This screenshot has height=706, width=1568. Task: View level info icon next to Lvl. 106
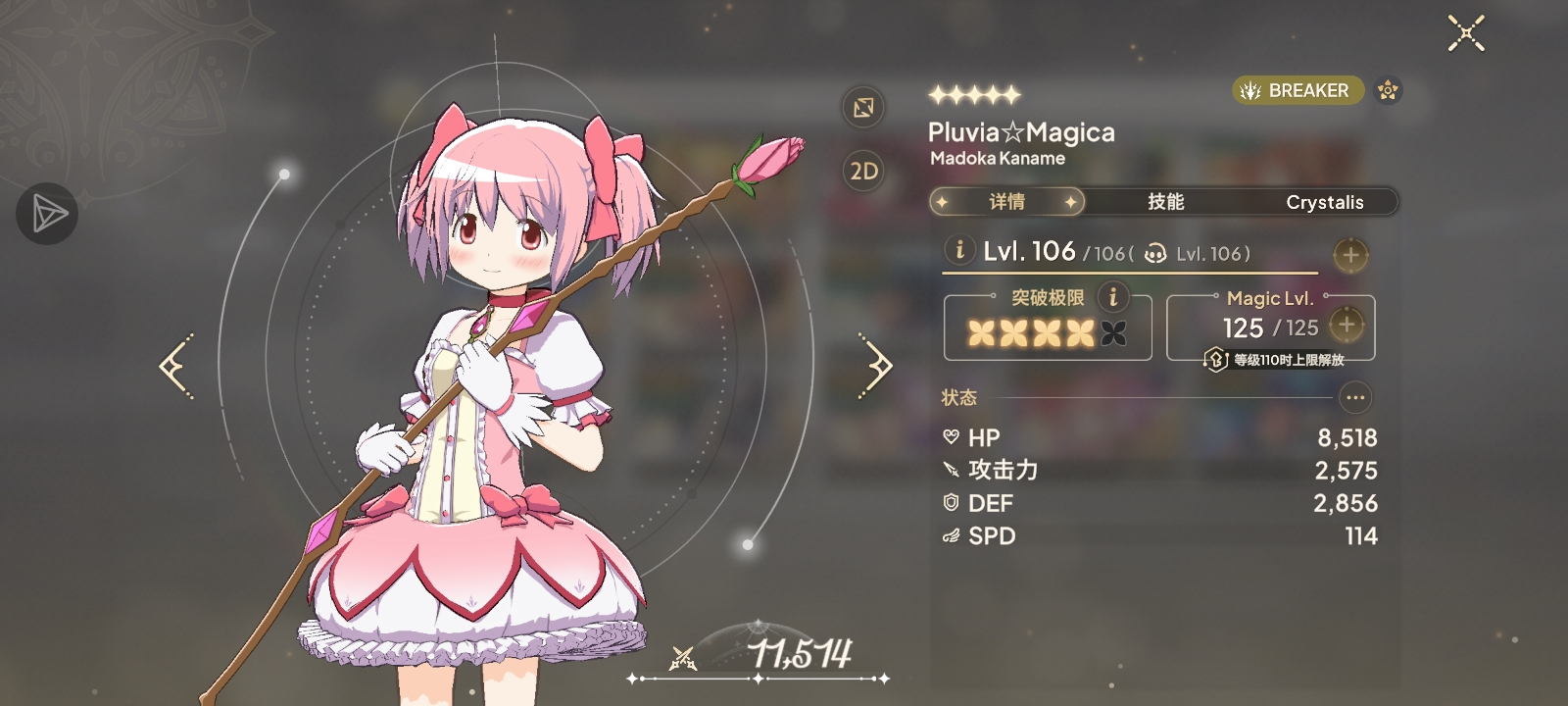[959, 250]
